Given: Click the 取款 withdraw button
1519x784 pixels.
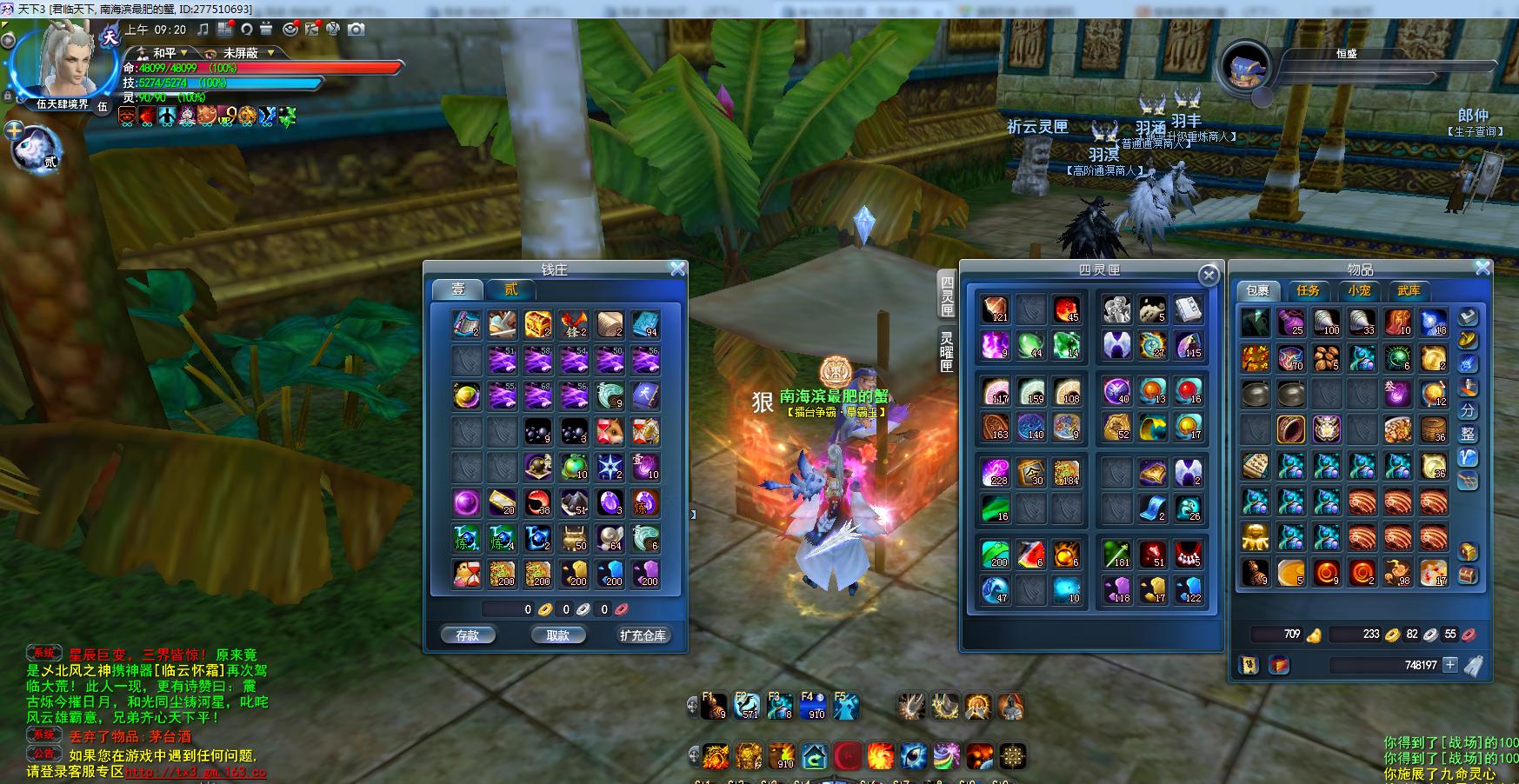Looking at the screenshot, I should 557,635.
